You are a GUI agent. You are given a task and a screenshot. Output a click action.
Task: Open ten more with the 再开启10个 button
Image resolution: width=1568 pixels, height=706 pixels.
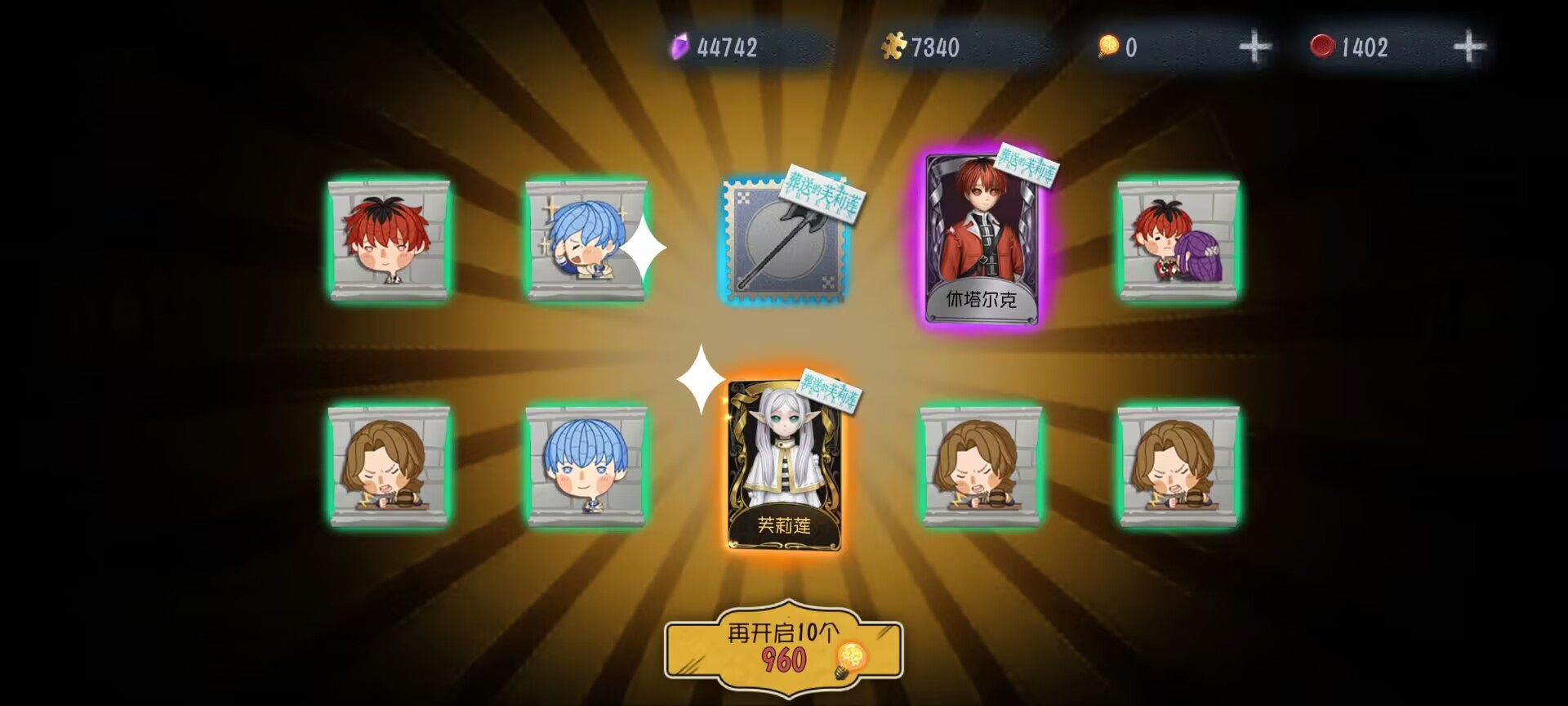coord(783,650)
